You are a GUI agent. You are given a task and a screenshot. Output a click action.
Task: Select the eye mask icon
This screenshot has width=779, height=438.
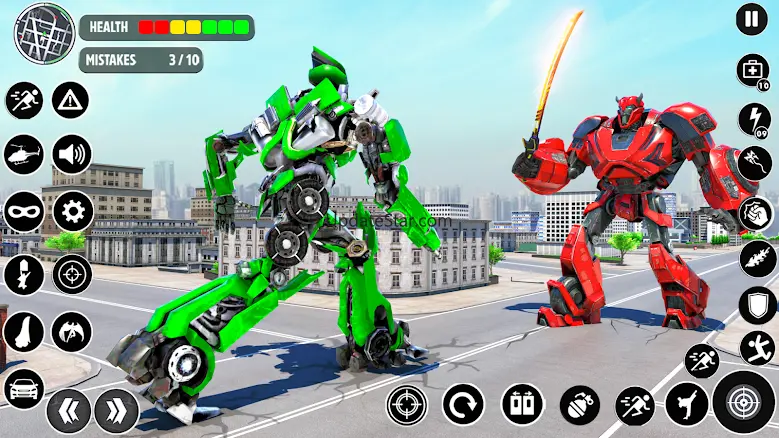[x=23, y=211]
